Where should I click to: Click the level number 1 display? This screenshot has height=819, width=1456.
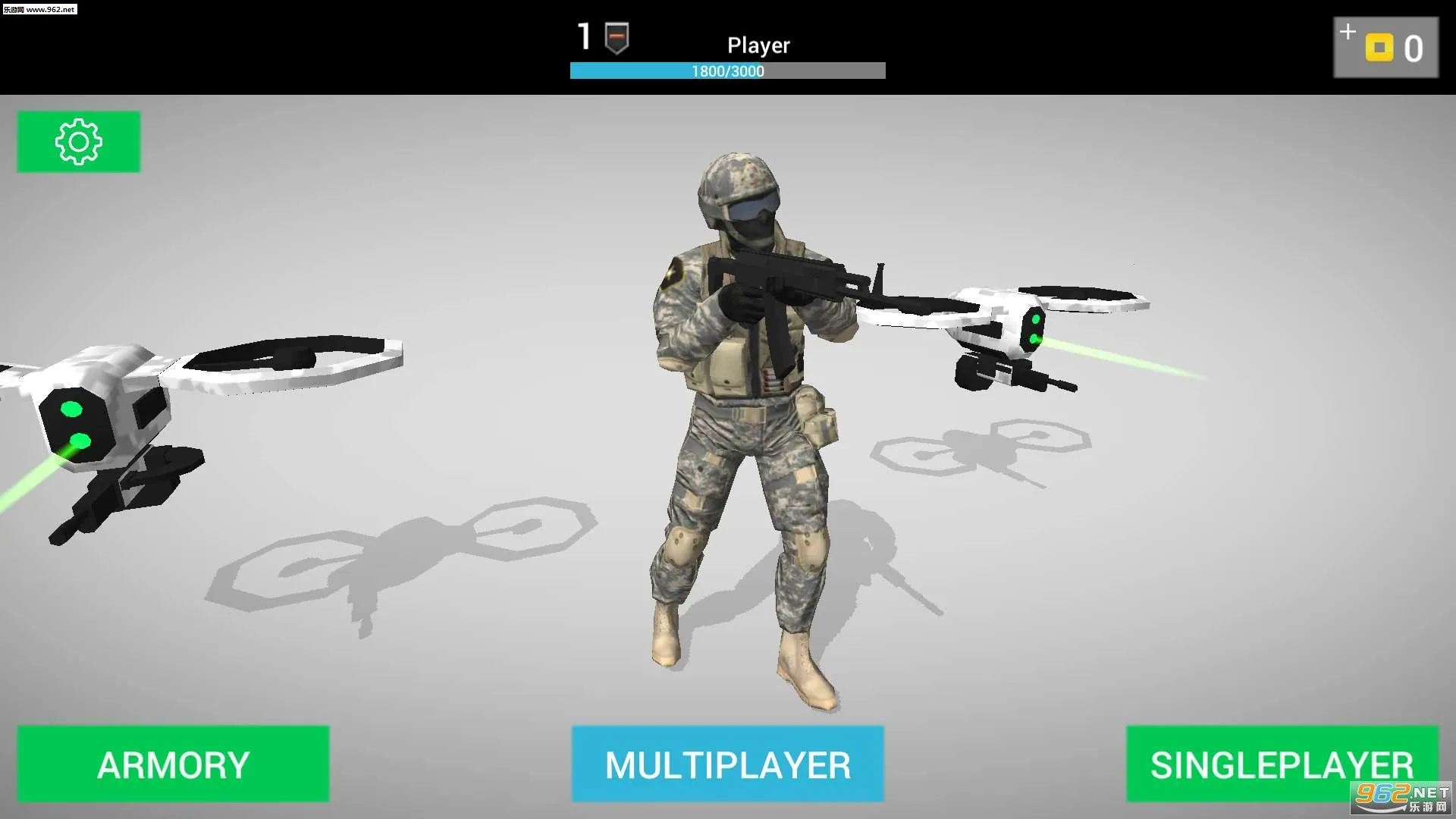click(x=583, y=36)
